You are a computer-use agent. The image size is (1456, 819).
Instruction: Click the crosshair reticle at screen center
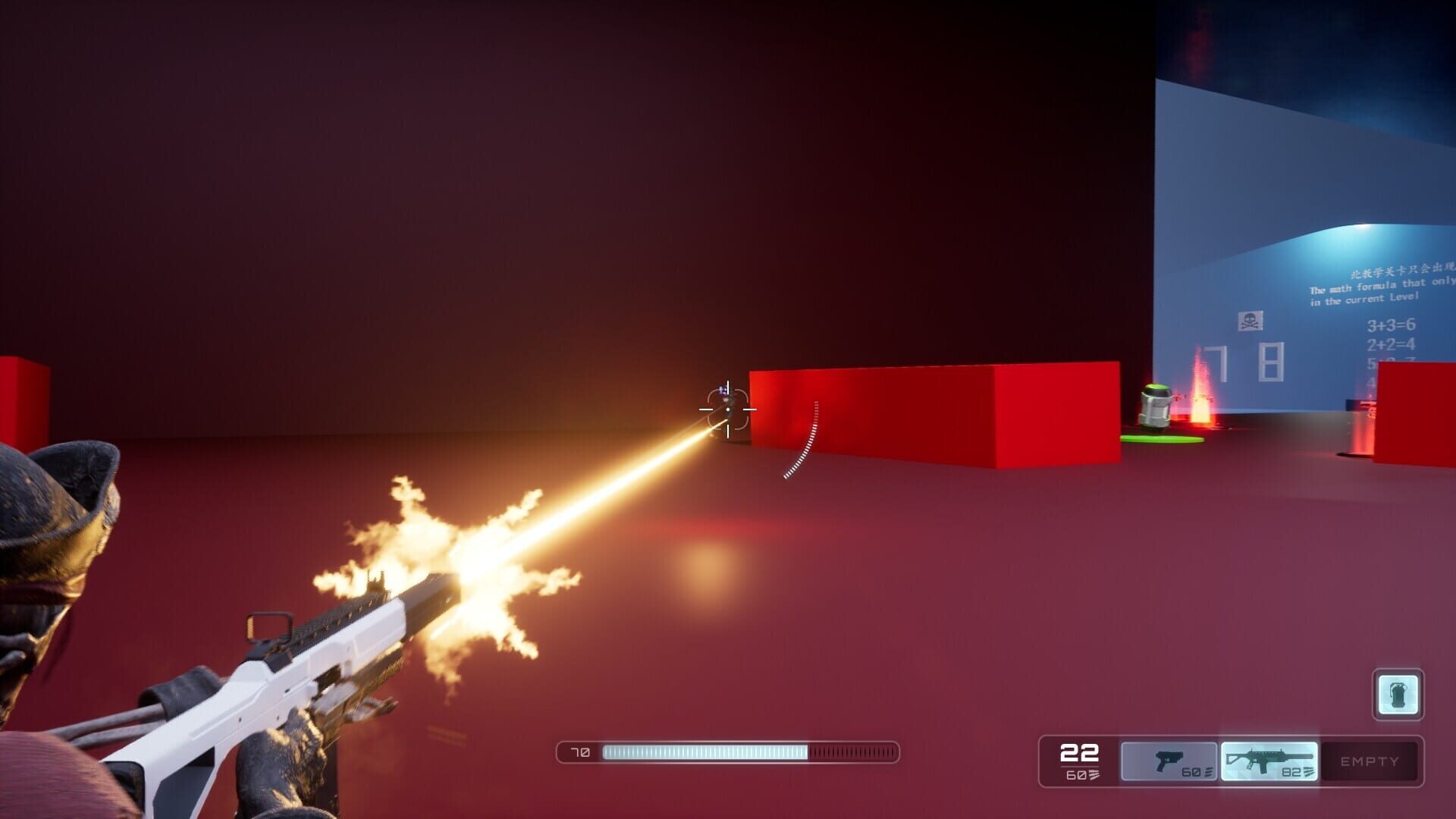[727, 409]
